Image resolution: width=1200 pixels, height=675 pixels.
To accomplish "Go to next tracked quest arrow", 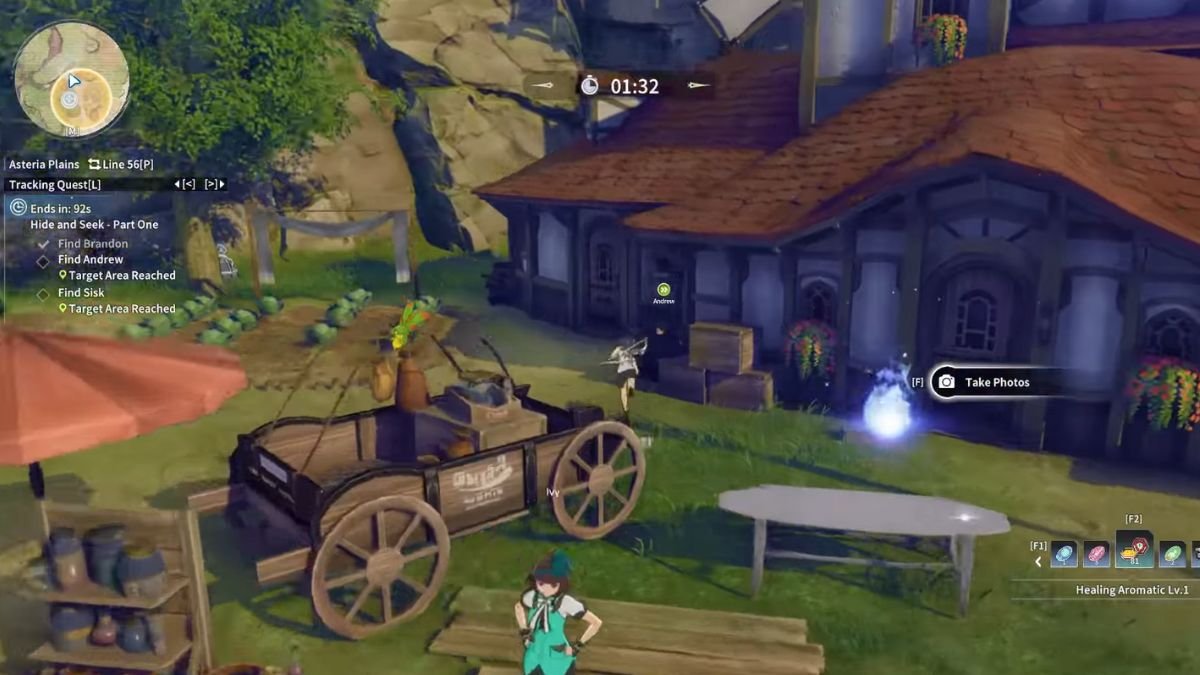I will pos(214,184).
